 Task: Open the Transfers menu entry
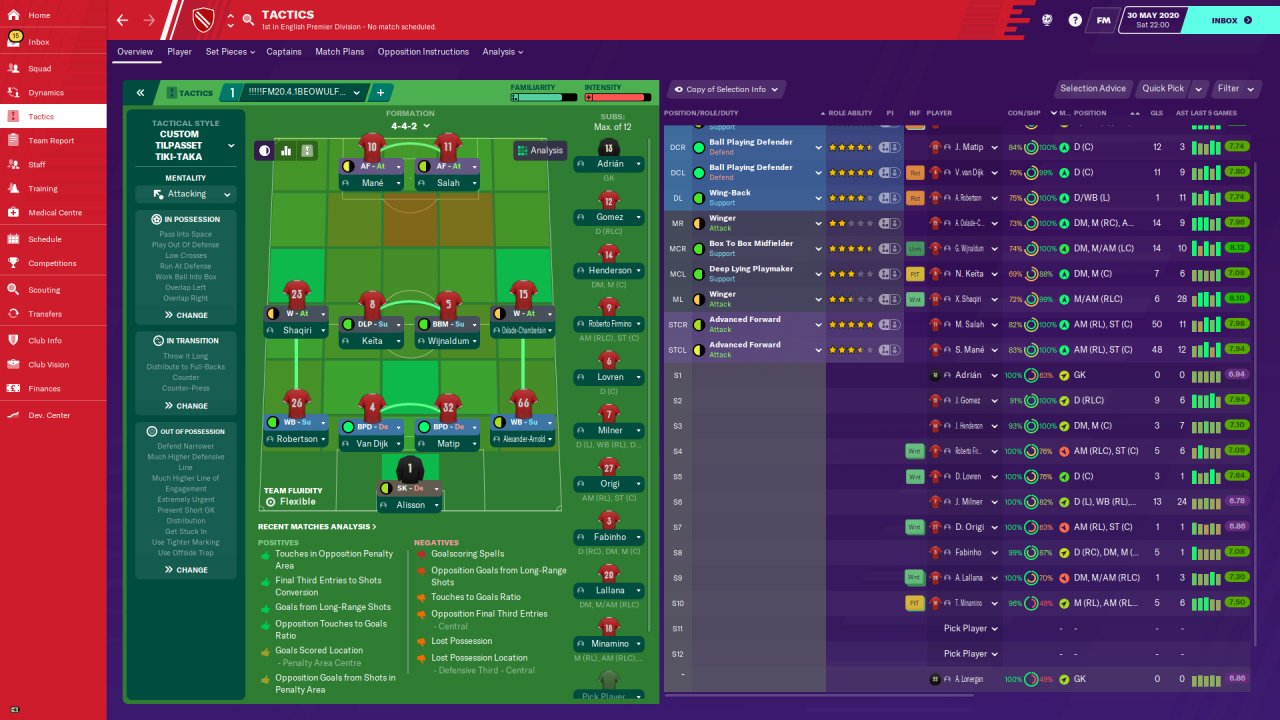(x=45, y=314)
